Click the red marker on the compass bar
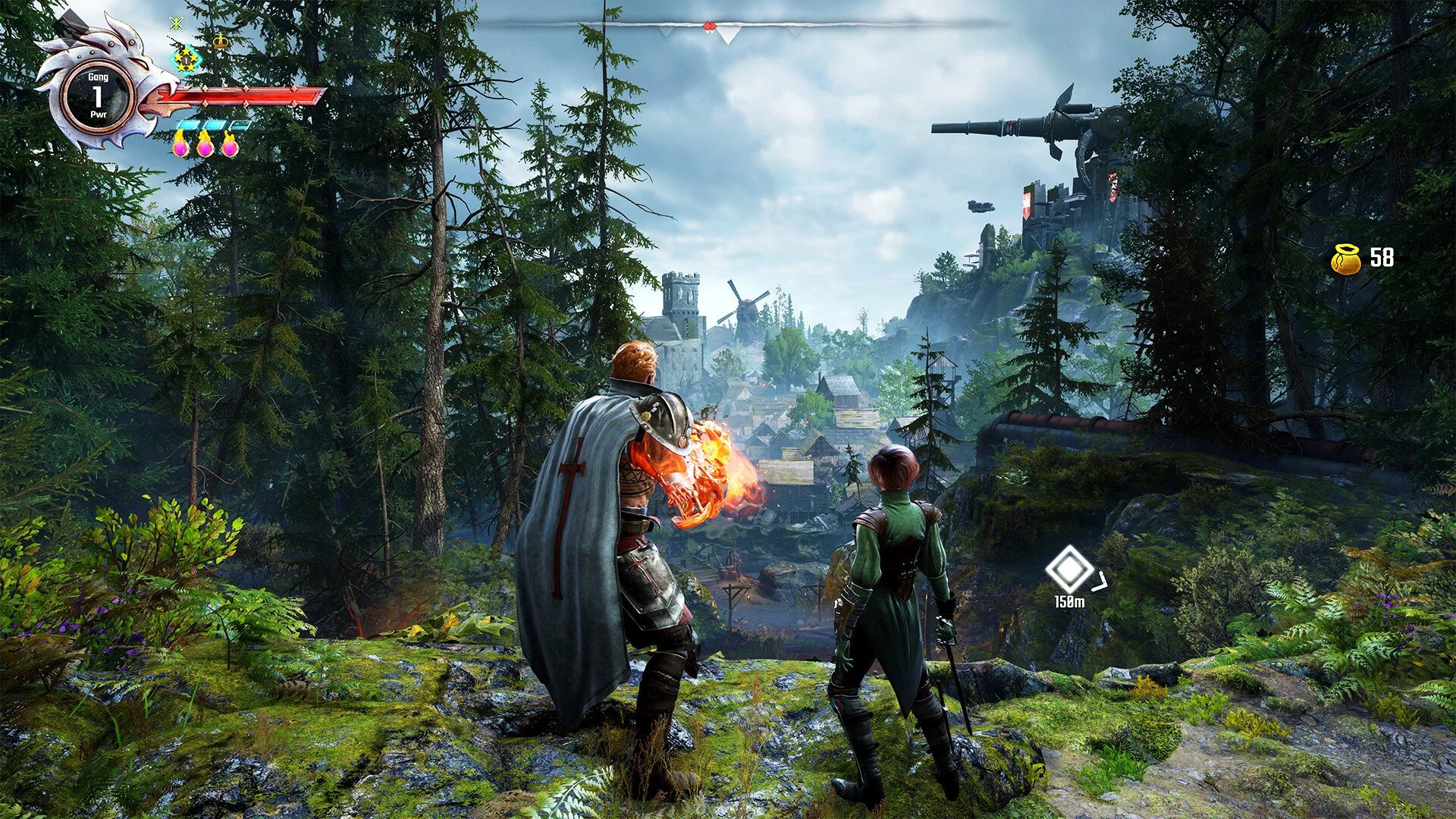 point(709,27)
